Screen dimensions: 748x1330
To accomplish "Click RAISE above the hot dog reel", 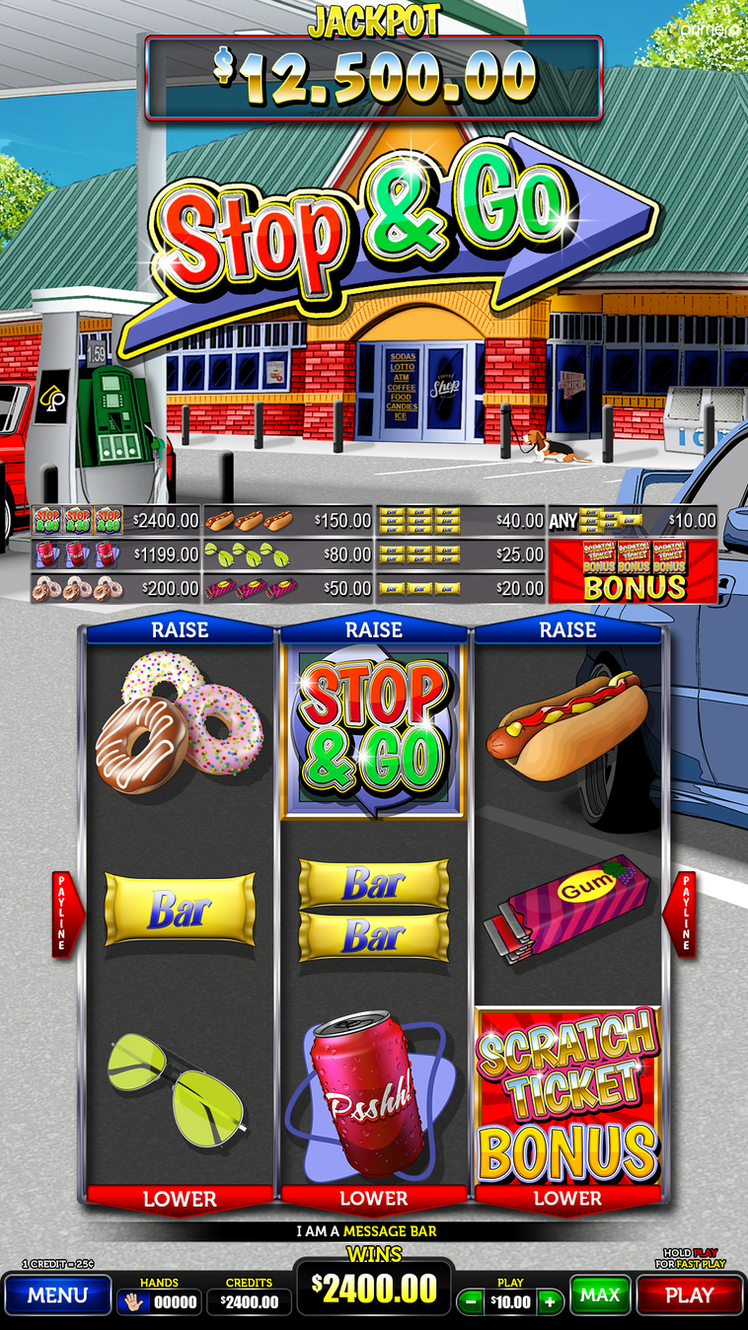I will coord(568,630).
